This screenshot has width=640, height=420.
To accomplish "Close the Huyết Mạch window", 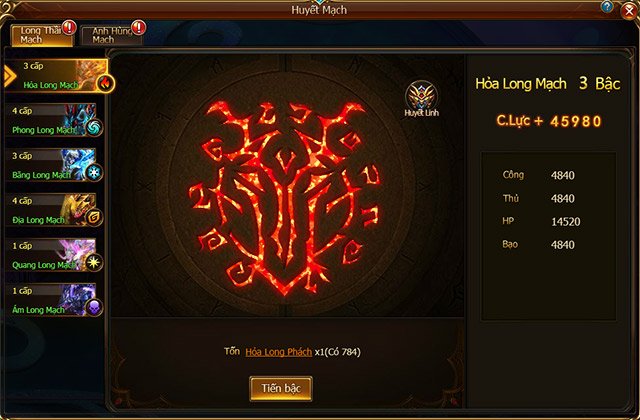I will 628,9.
